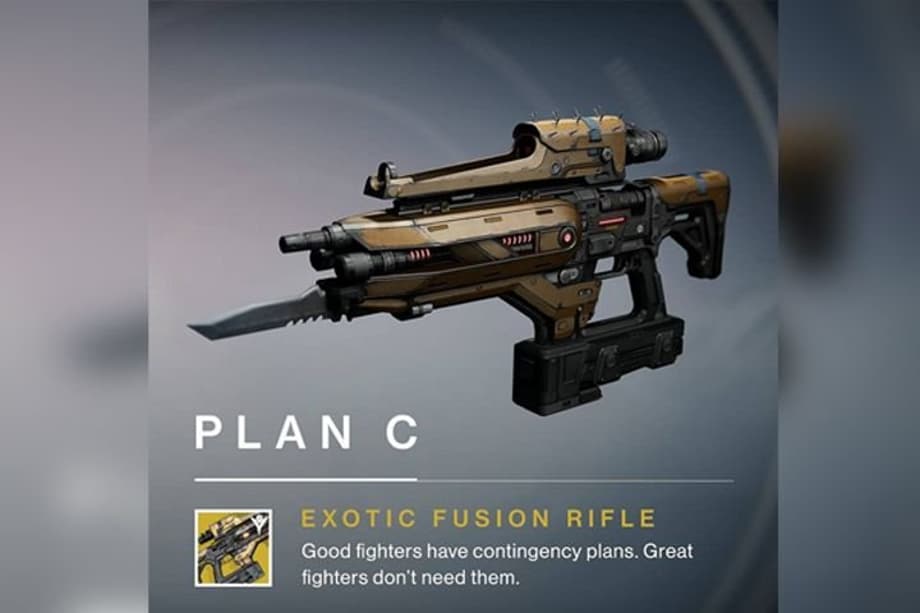
Task: Select the Plan C weapon icon
Action: 233,548
